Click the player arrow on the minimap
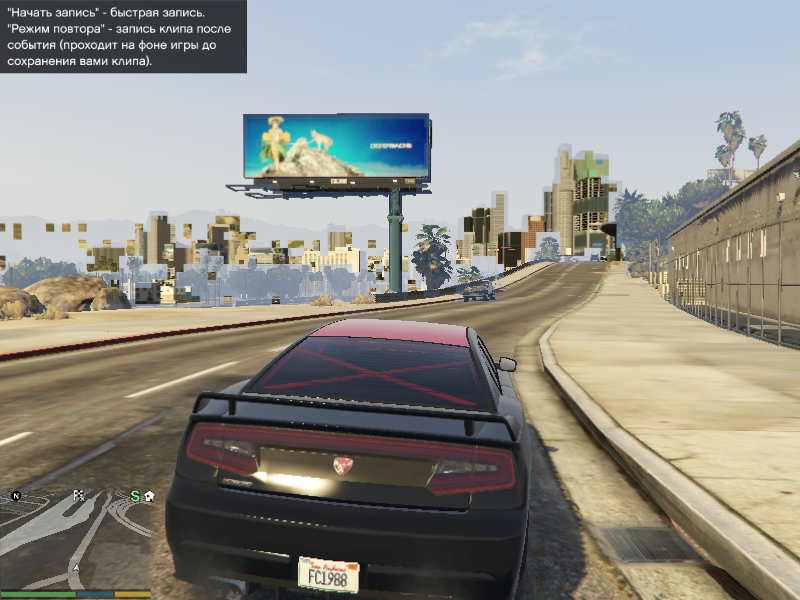The width and height of the screenshot is (800, 600). pos(74,569)
